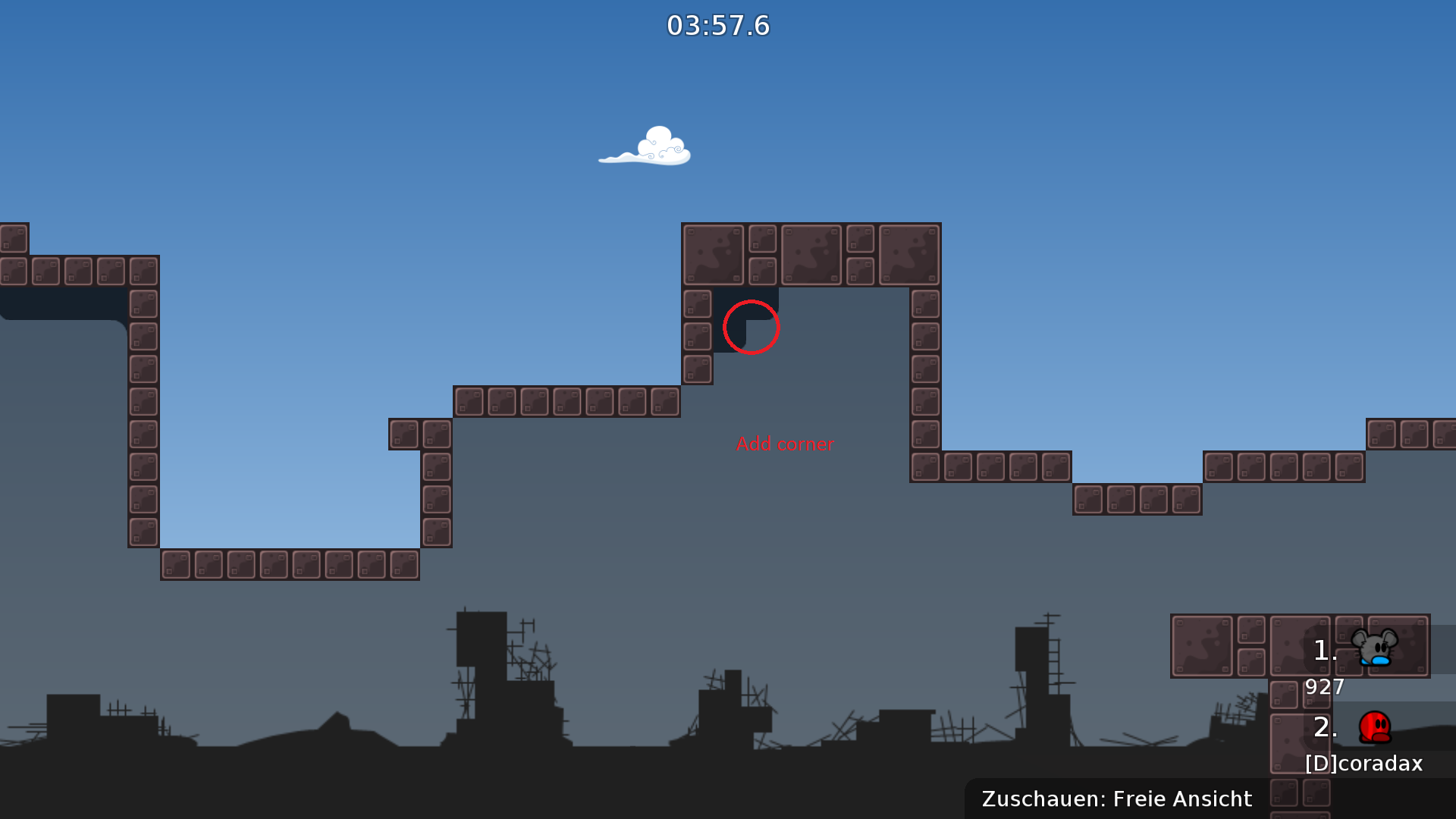Click the match timer showing 03:57.6
The image size is (1456, 819).
click(x=718, y=24)
